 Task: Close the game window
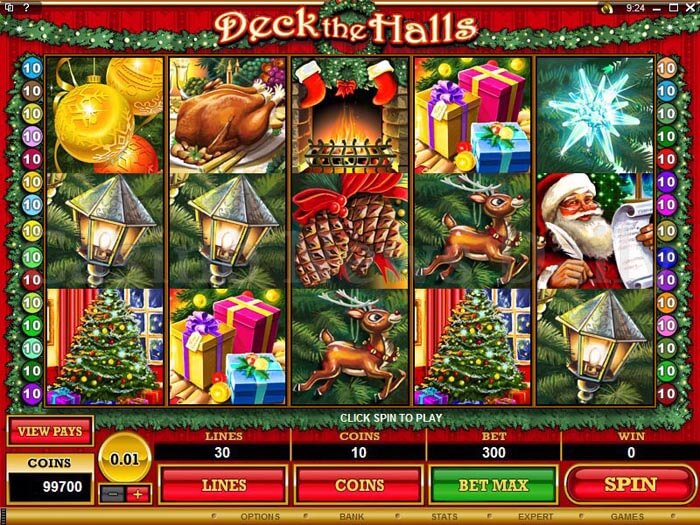point(688,7)
